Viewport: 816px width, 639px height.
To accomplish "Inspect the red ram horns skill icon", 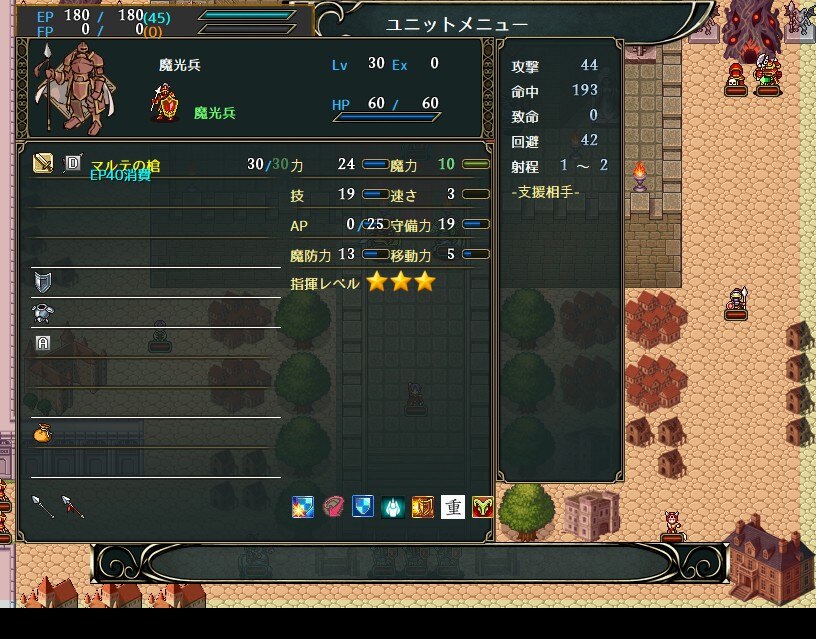I will point(483,507).
